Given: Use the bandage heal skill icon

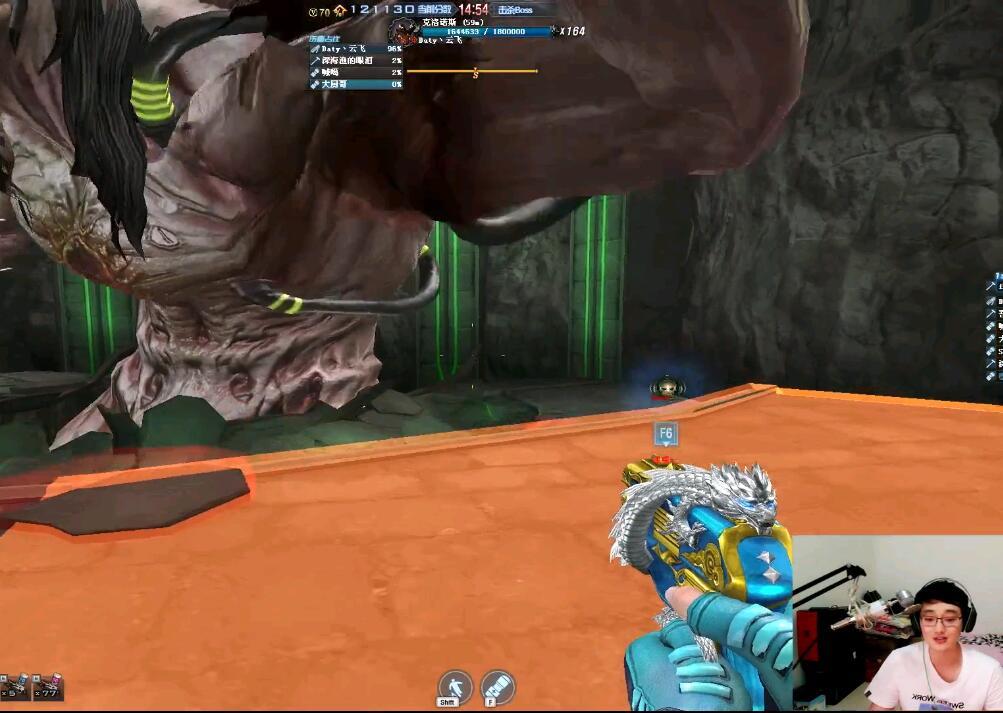Looking at the screenshot, I should point(497,686).
